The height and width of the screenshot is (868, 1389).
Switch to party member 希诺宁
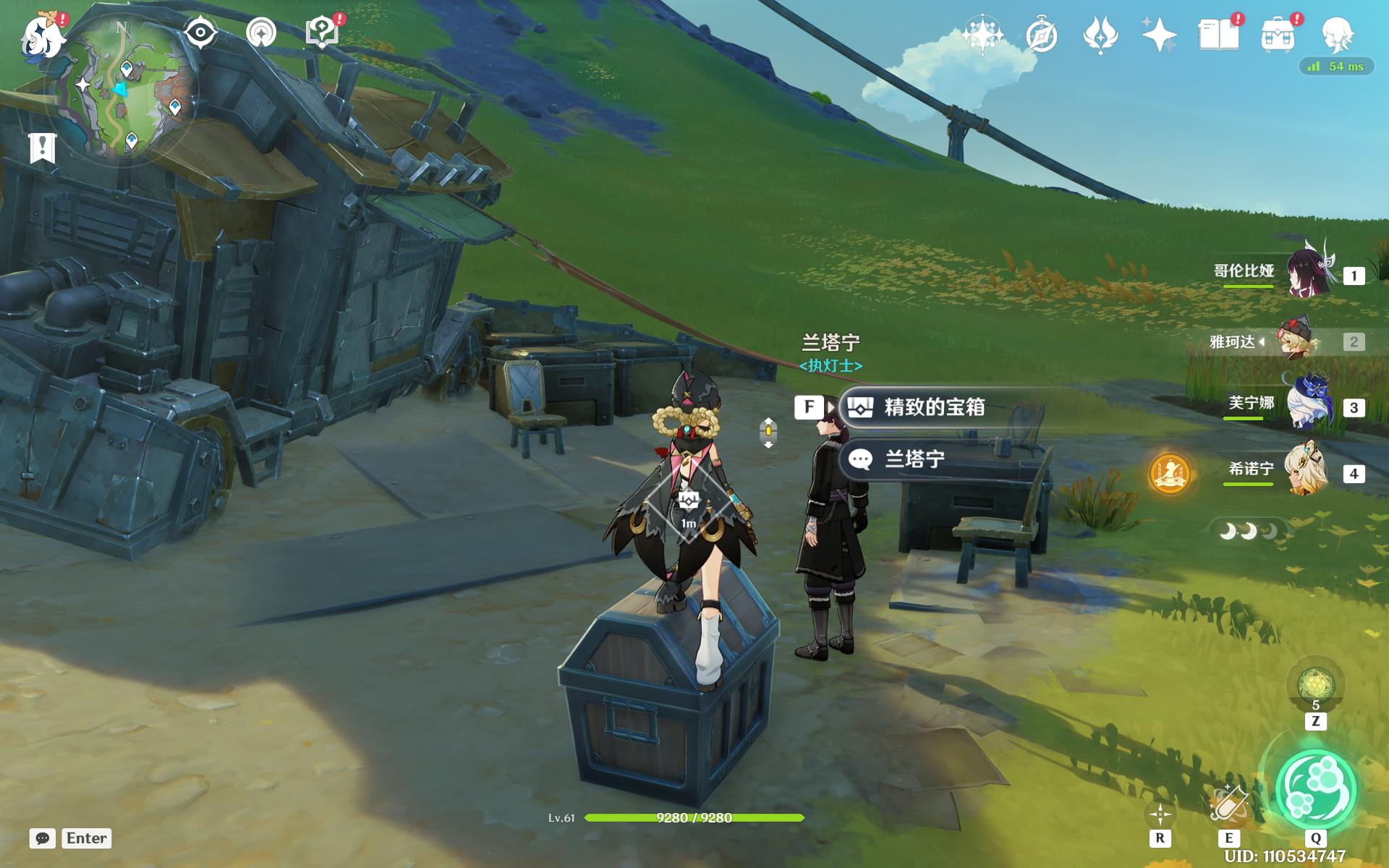coord(1307,470)
